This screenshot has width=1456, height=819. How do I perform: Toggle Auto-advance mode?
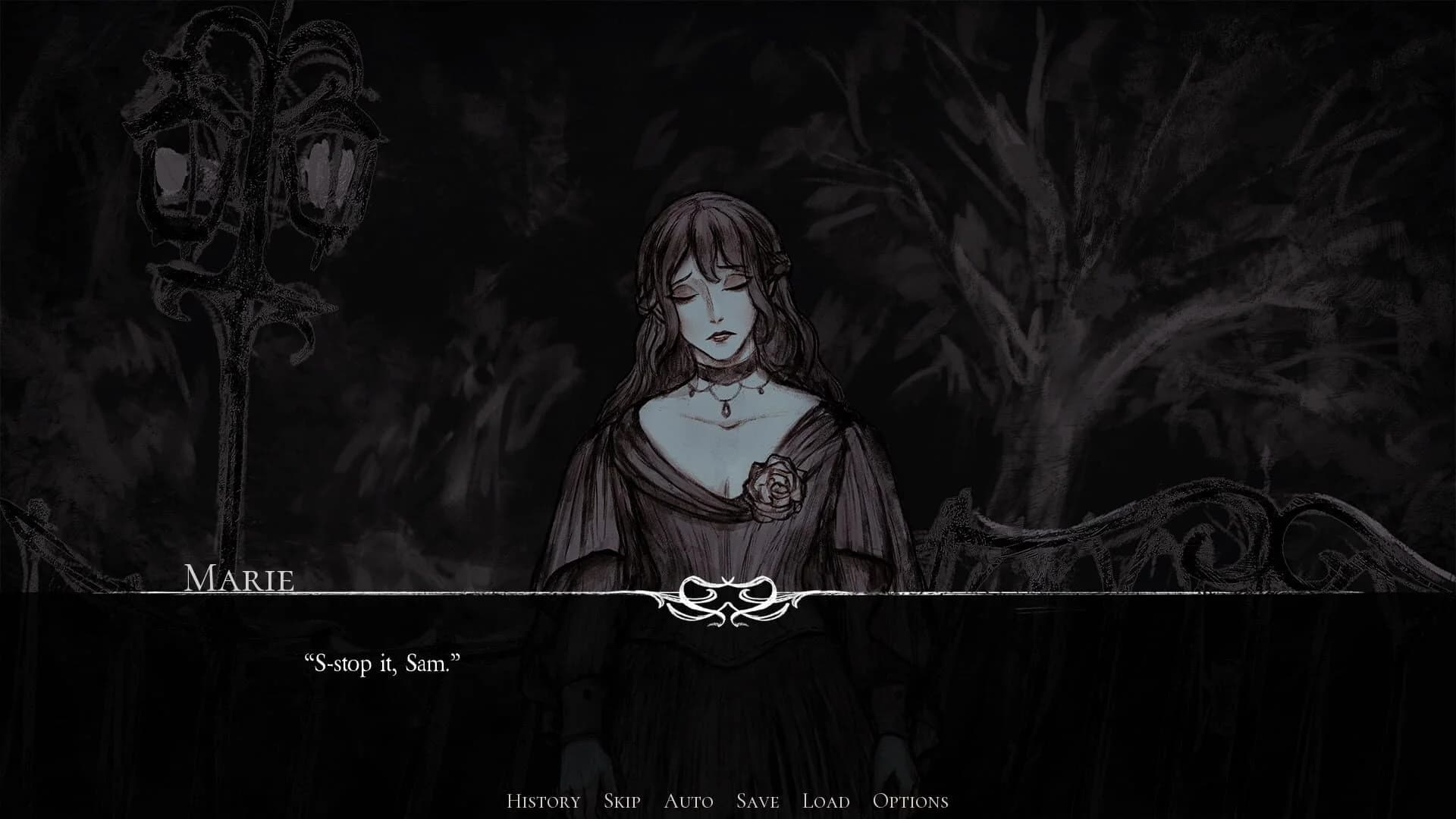(x=689, y=800)
